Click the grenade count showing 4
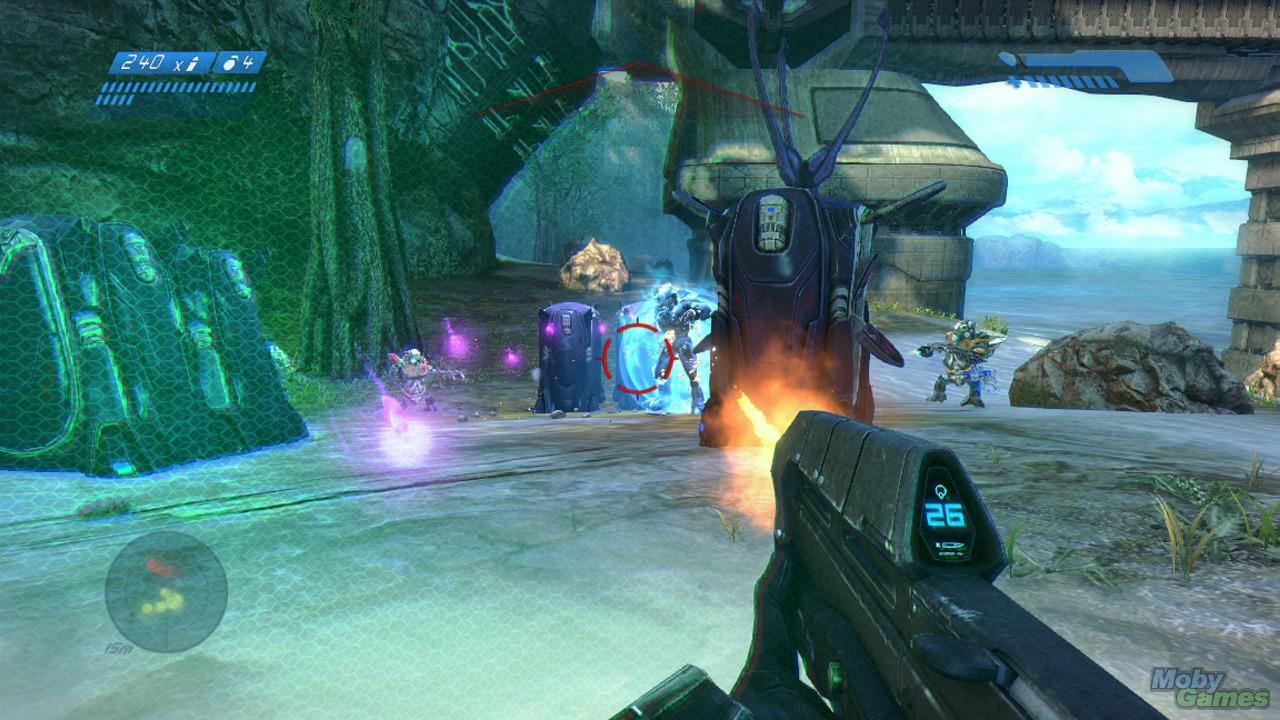This screenshot has width=1280, height=720. [249, 62]
